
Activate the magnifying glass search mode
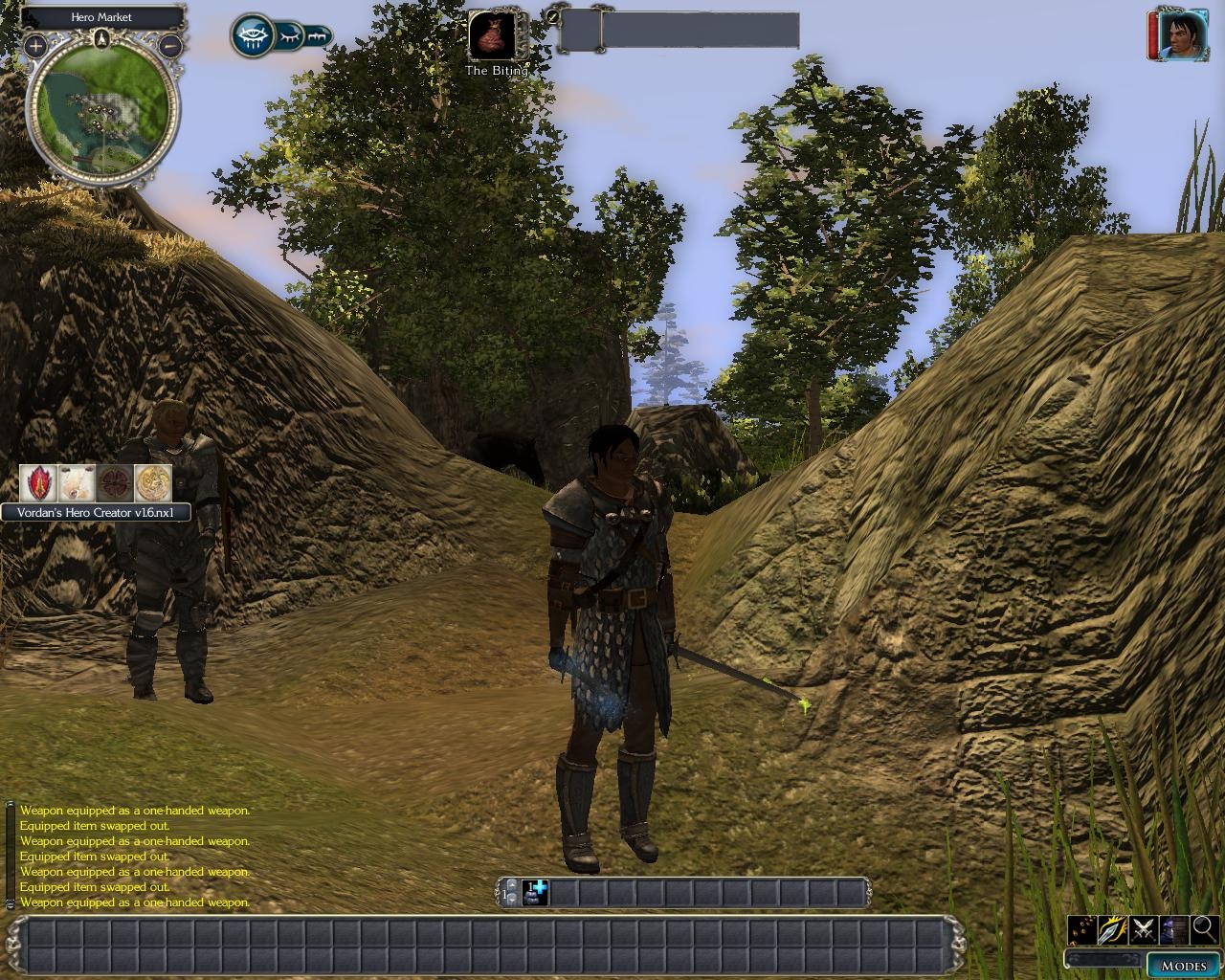[x=1204, y=928]
